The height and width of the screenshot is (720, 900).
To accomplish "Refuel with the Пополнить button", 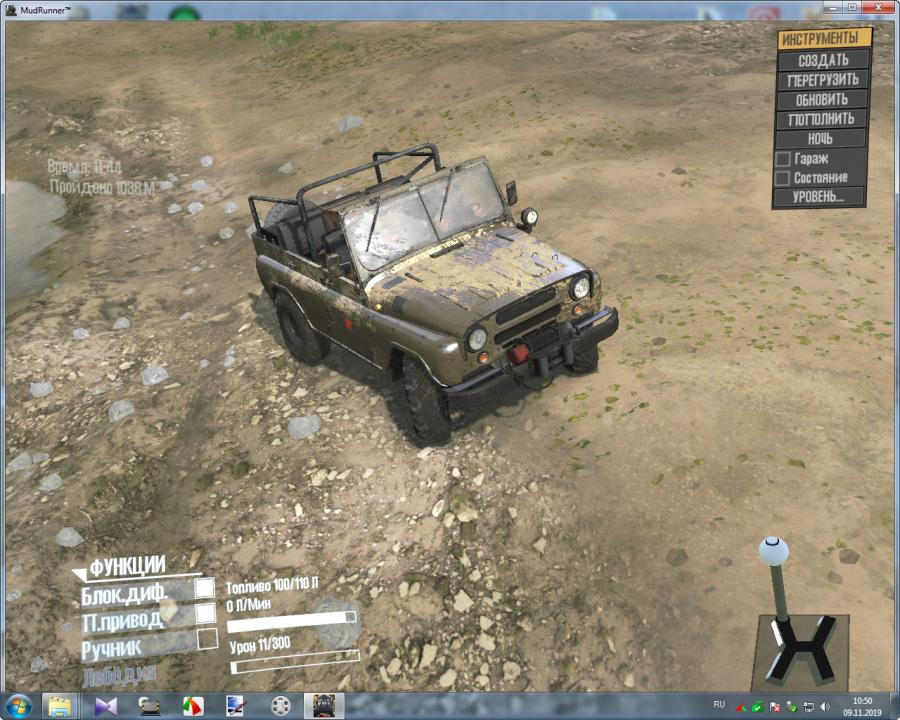I will [821, 119].
